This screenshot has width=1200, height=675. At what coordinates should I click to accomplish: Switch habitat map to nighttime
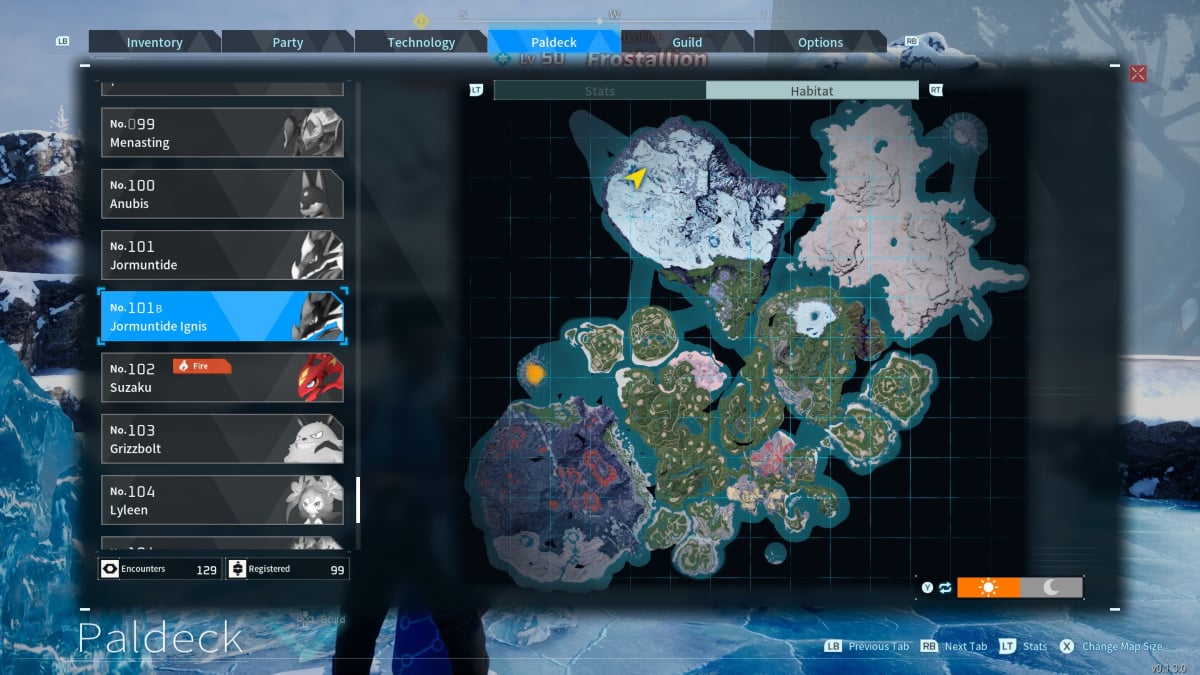pyautogui.click(x=1051, y=587)
